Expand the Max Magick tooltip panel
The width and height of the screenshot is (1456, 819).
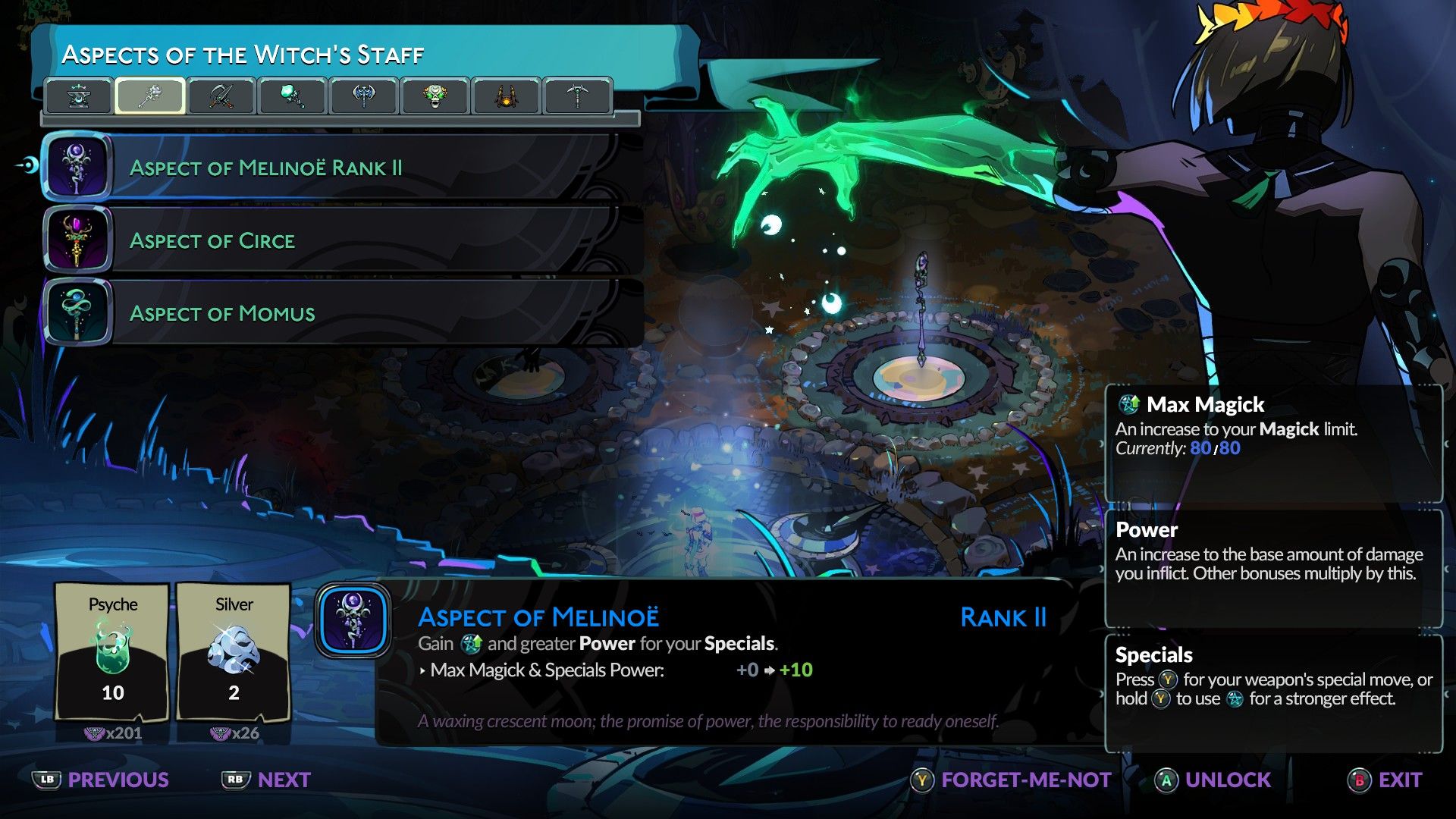pos(1274,444)
